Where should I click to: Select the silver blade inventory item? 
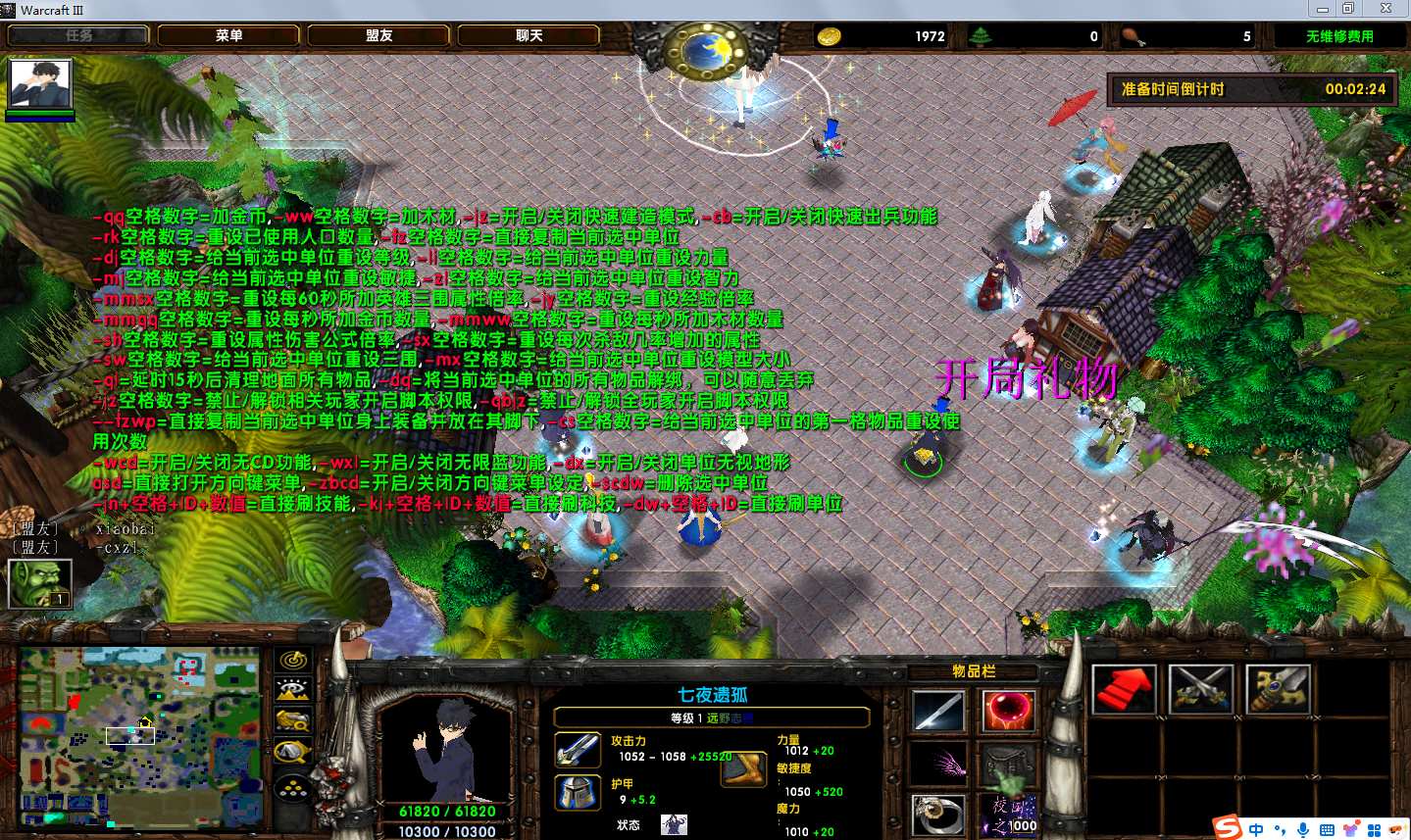click(938, 711)
